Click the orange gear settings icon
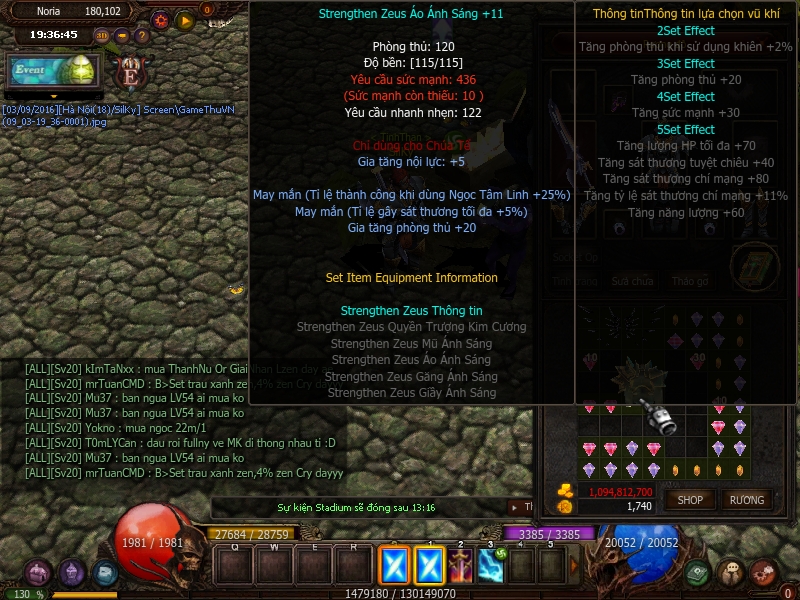This screenshot has width=800, height=600. (161, 19)
